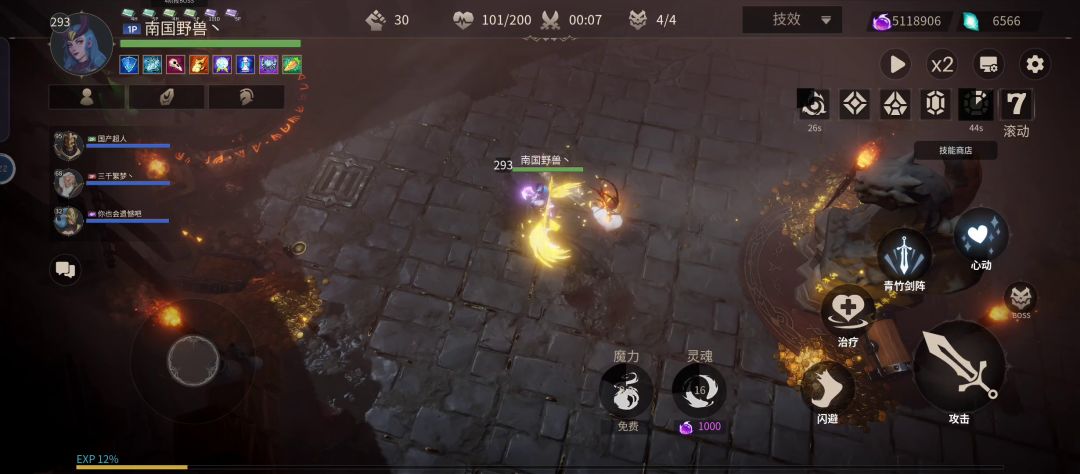The width and height of the screenshot is (1080, 474).
Task: Use the free 魔力 mana button
Action: point(626,389)
